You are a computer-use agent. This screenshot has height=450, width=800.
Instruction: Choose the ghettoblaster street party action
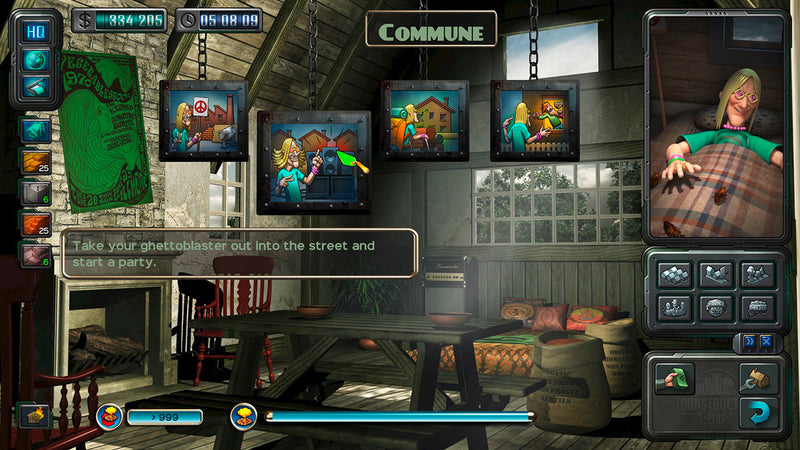point(314,161)
